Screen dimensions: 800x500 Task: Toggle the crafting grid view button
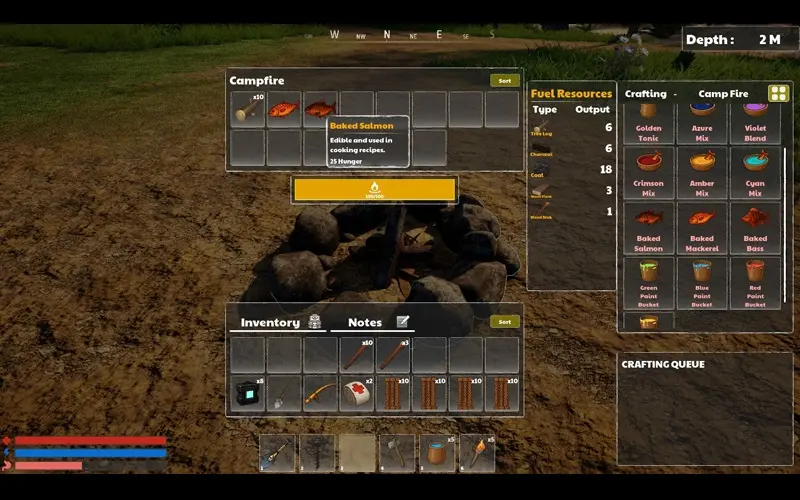(x=778, y=94)
